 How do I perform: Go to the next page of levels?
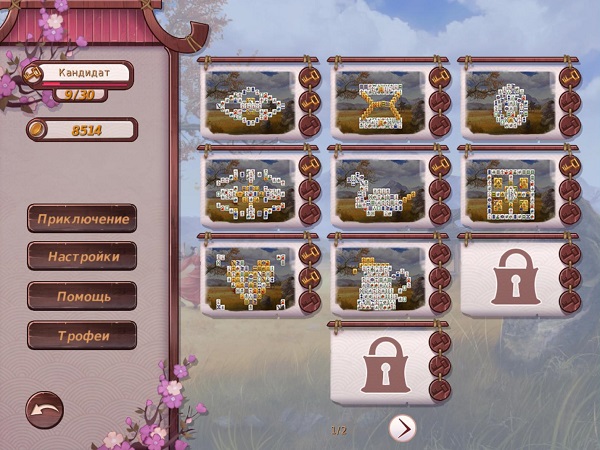pyautogui.click(x=402, y=428)
